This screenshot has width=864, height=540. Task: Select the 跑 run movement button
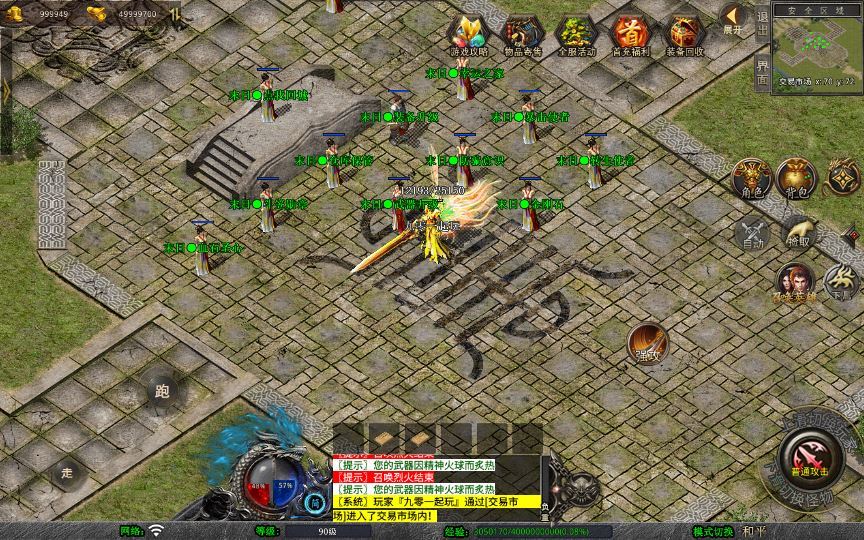coord(163,392)
